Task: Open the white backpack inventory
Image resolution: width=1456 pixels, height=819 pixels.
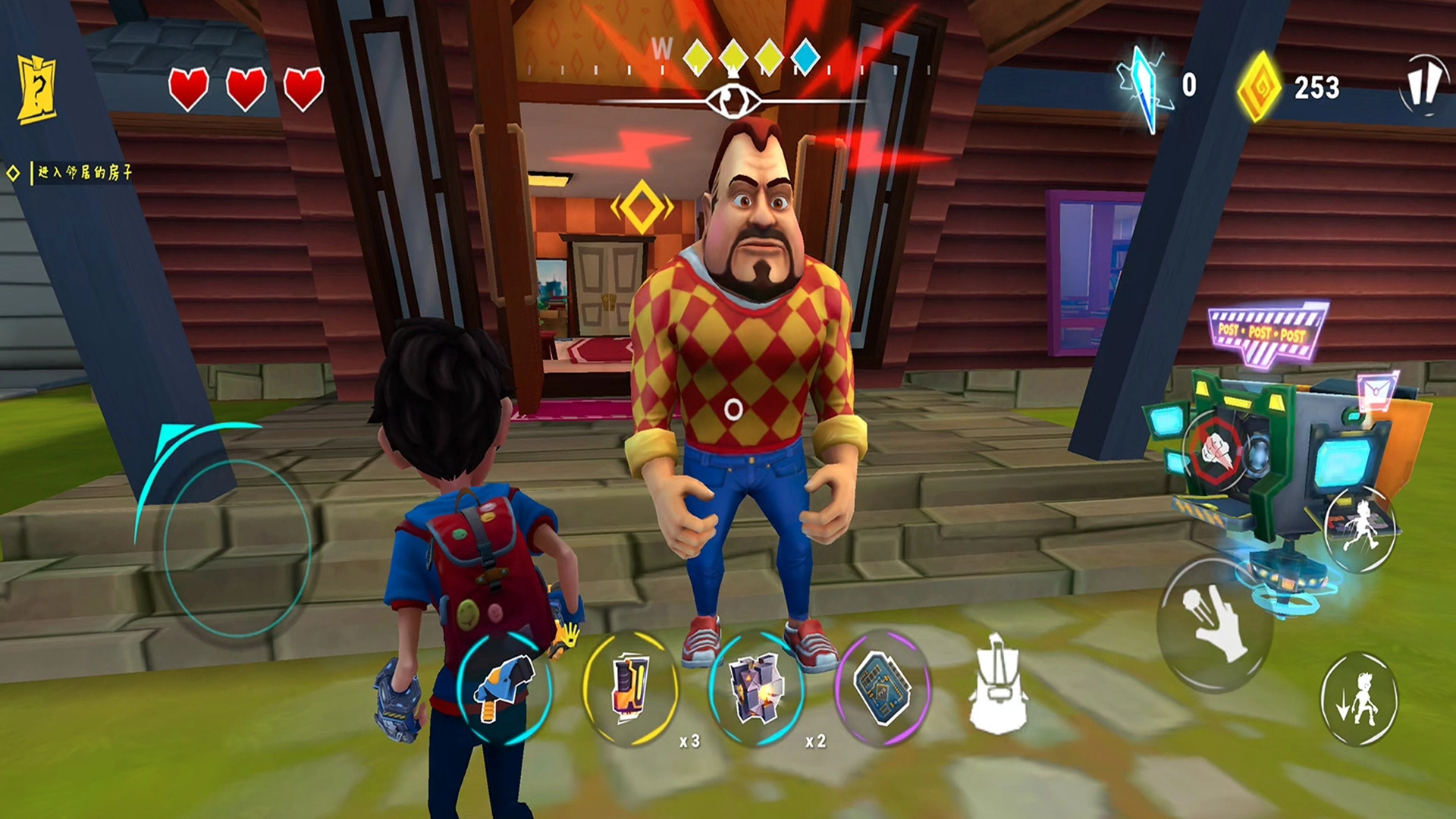Action: click(x=996, y=686)
